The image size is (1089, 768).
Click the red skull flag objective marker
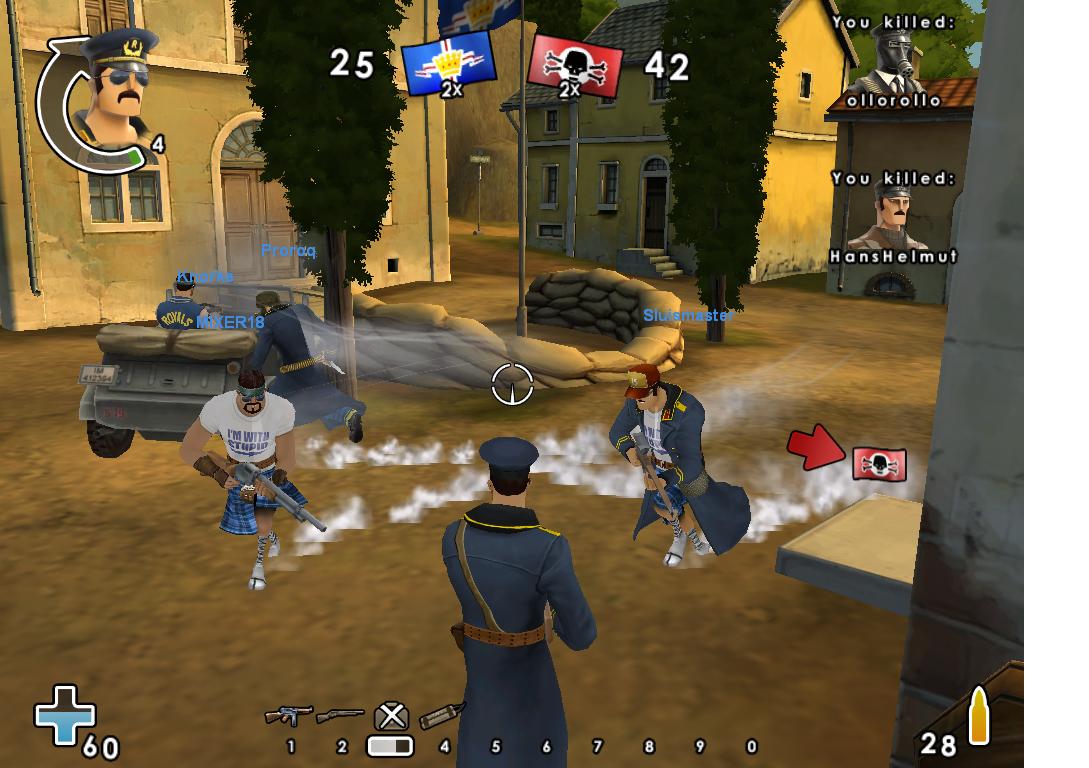[x=879, y=464]
